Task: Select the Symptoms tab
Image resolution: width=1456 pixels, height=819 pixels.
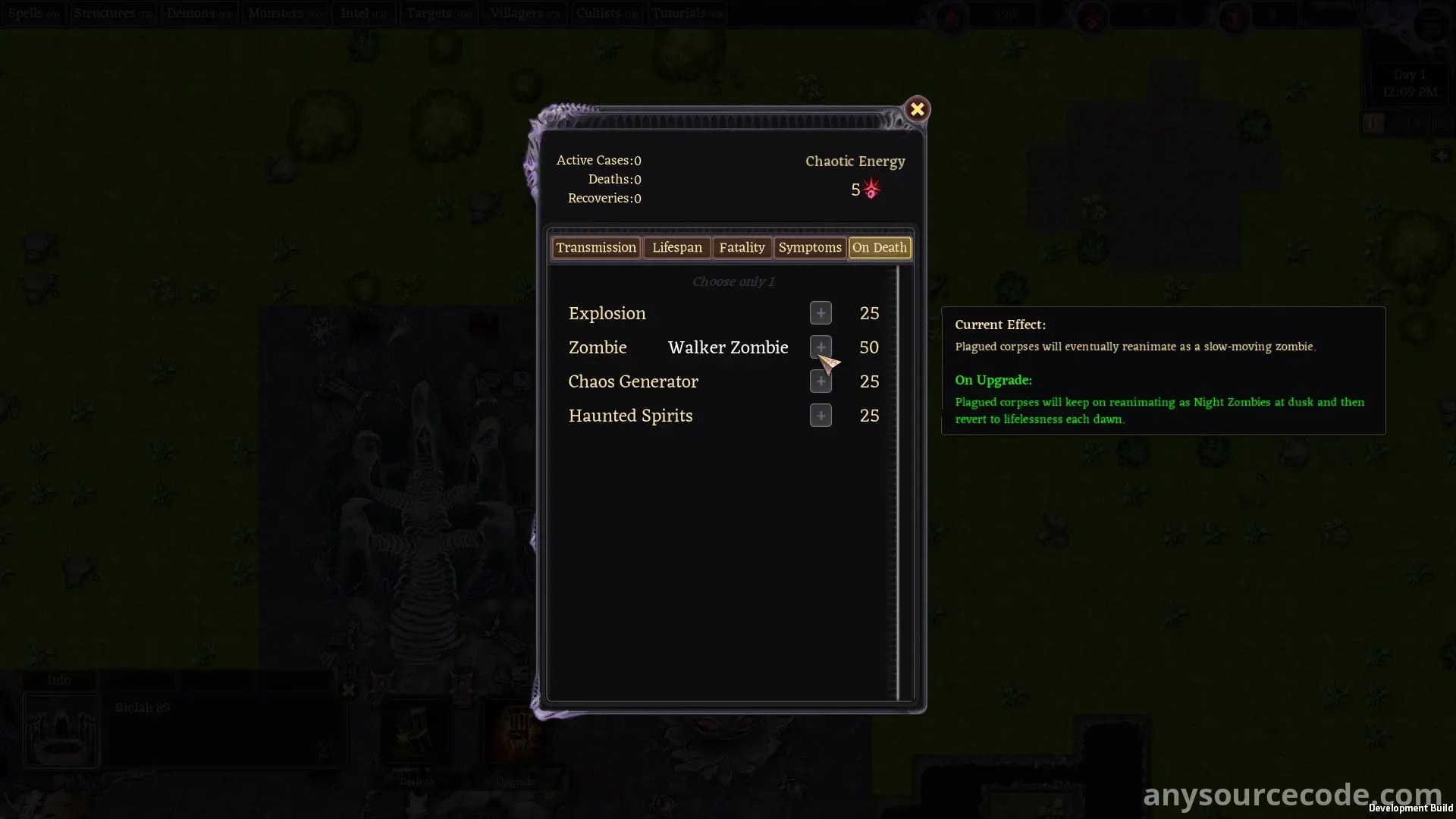Action: pos(809,248)
